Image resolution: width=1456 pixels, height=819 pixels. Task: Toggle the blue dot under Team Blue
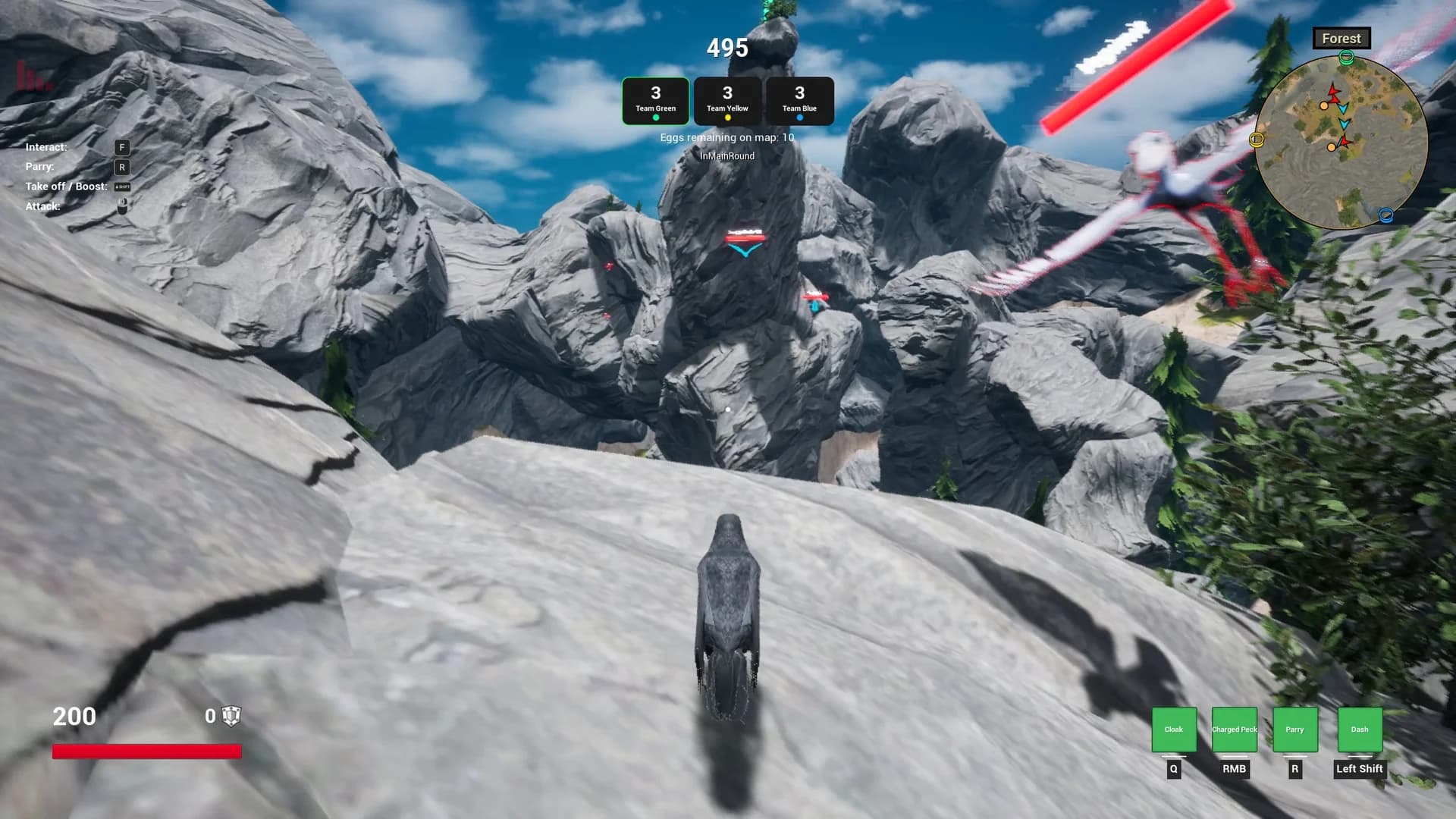click(799, 118)
